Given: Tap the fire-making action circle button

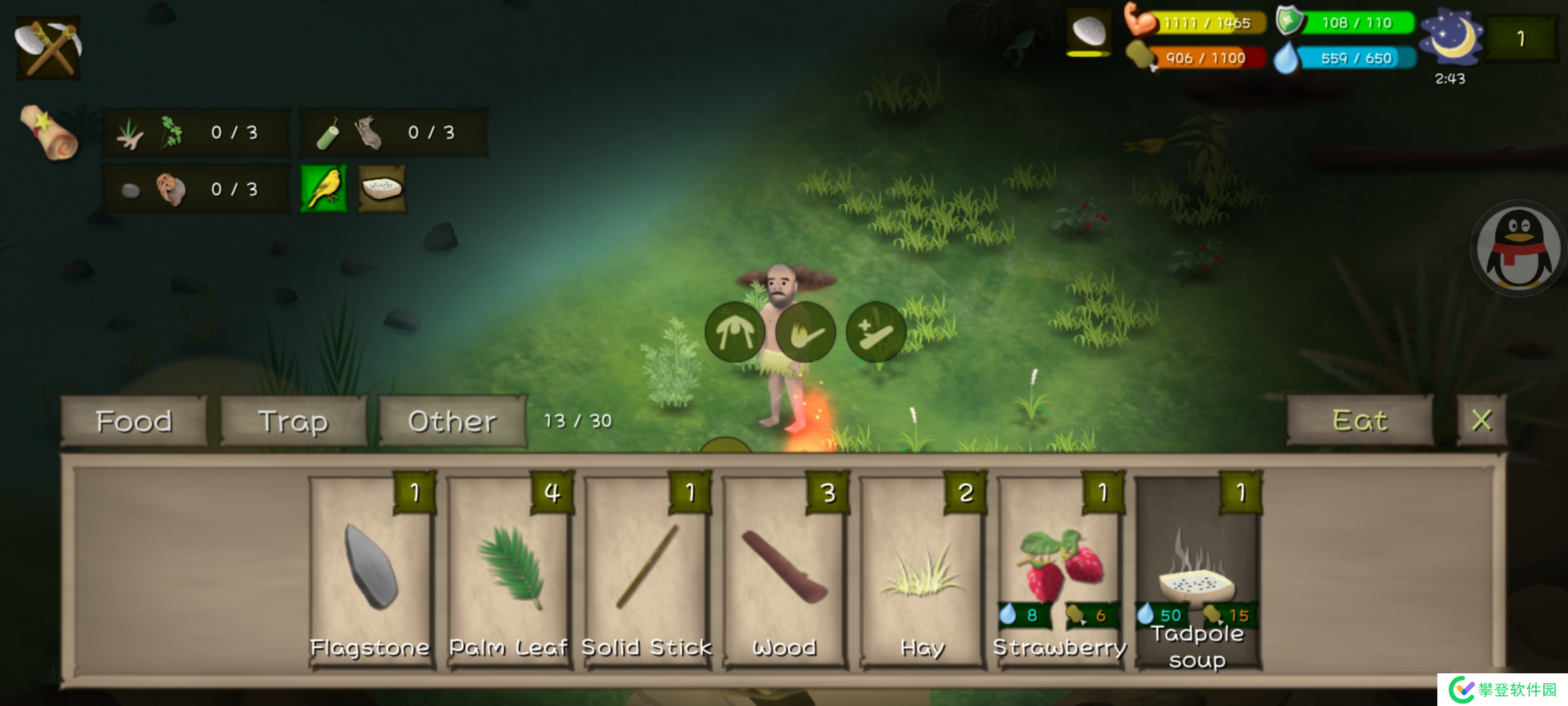Looking at the screenshot, I should pos(806,332).
